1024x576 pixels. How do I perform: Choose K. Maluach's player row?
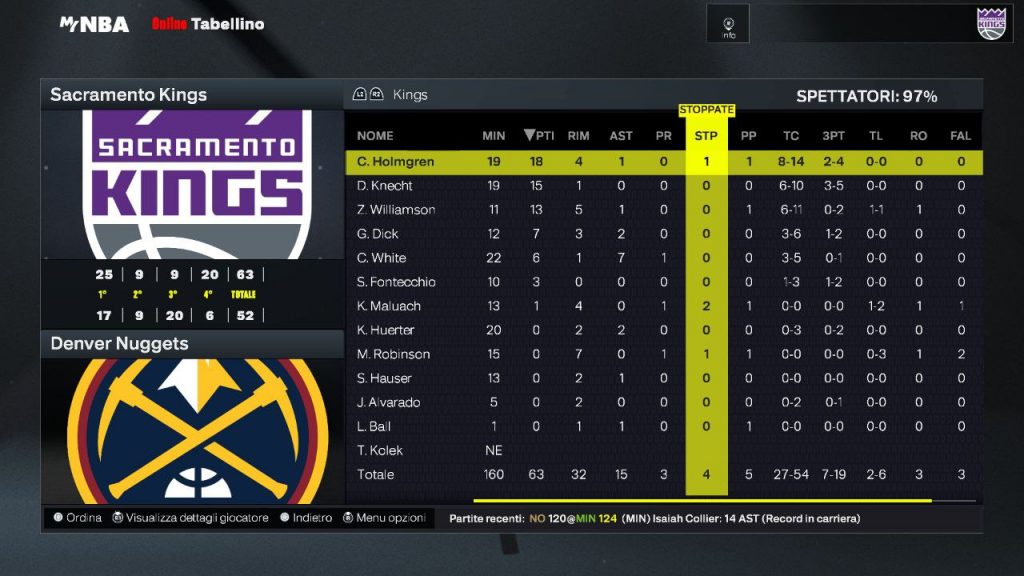click(x=388, y=306)
